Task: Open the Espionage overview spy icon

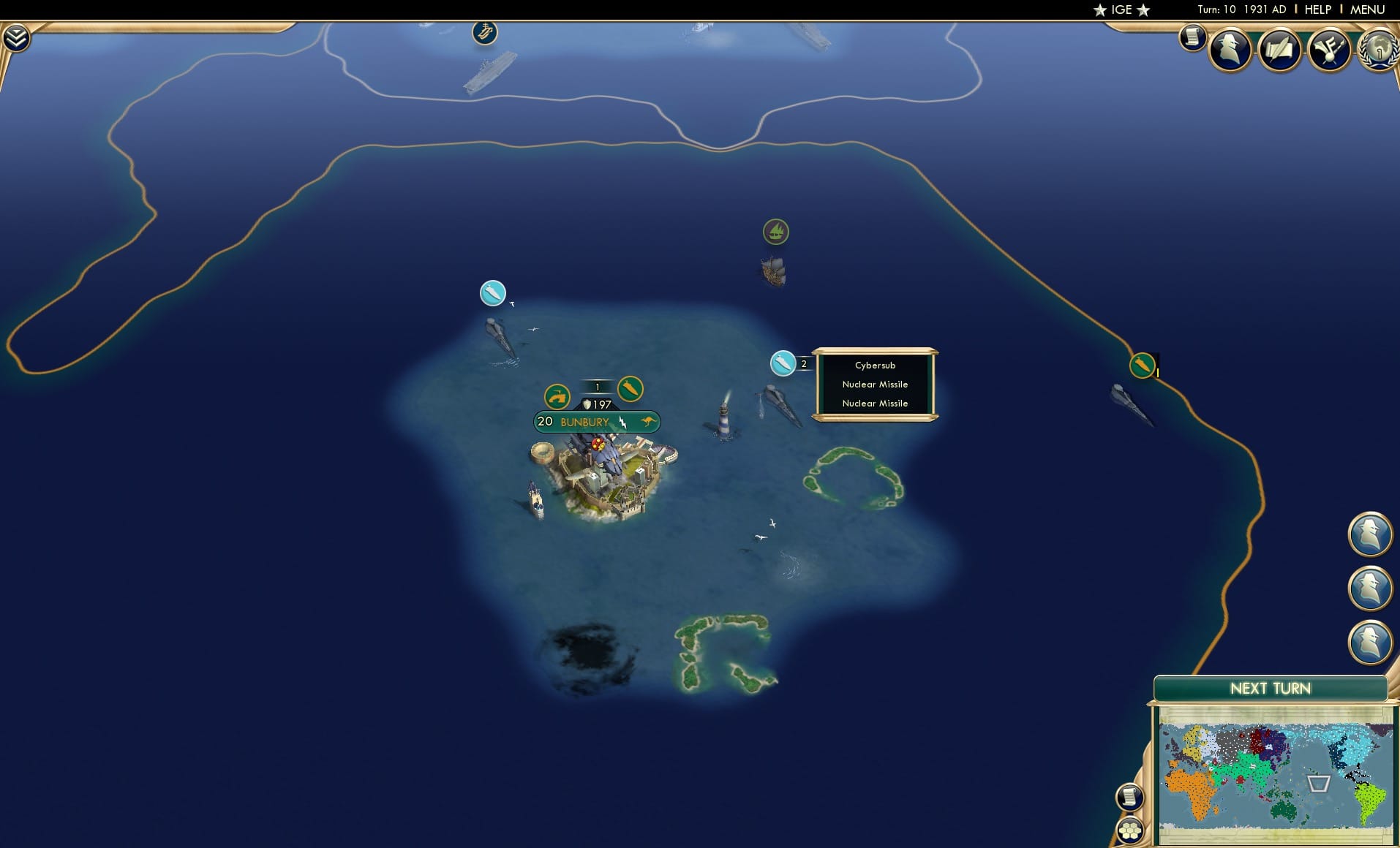Action: click(x=1230, y=48)
